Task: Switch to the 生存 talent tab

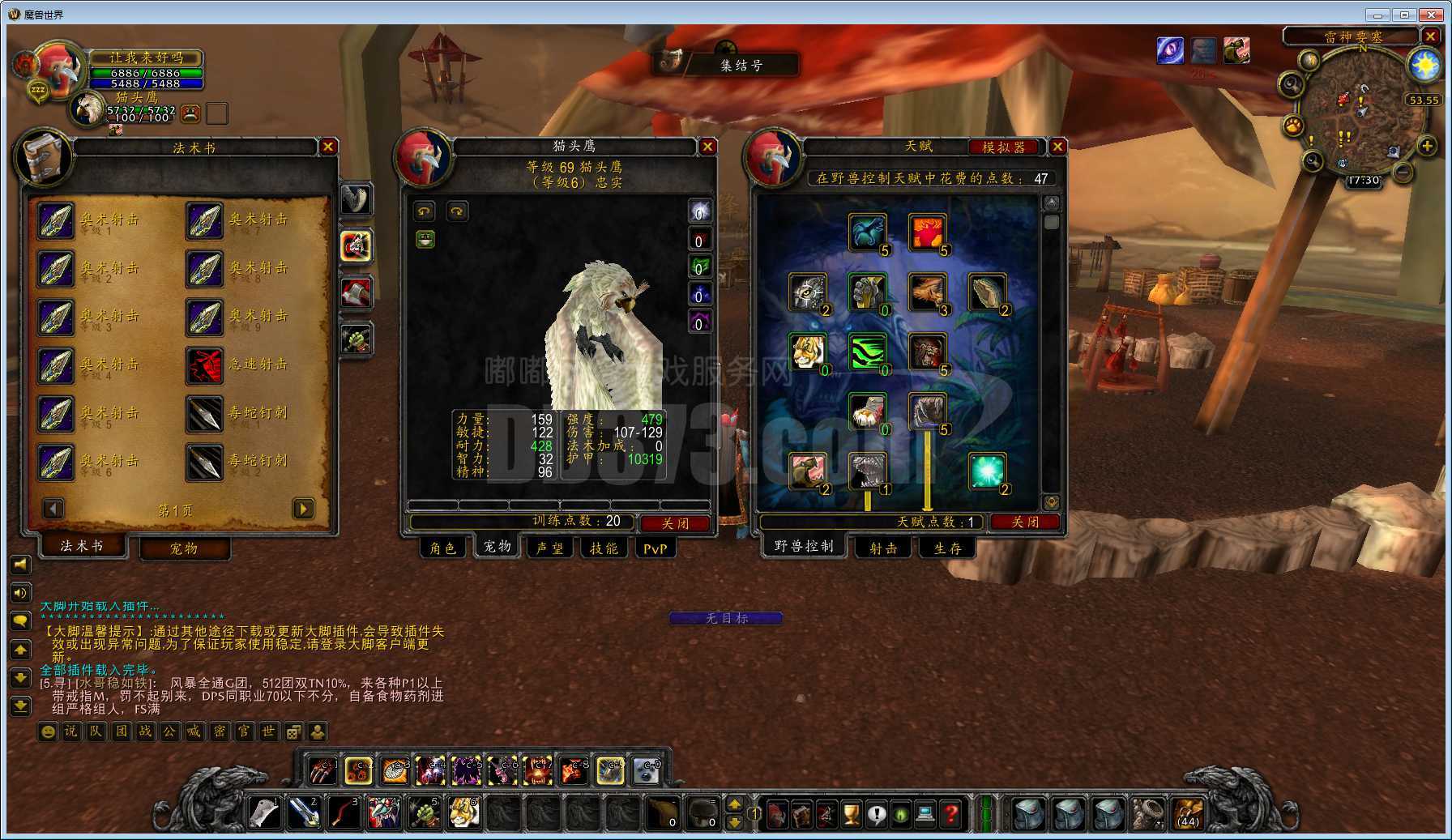Action: [946, 548]
